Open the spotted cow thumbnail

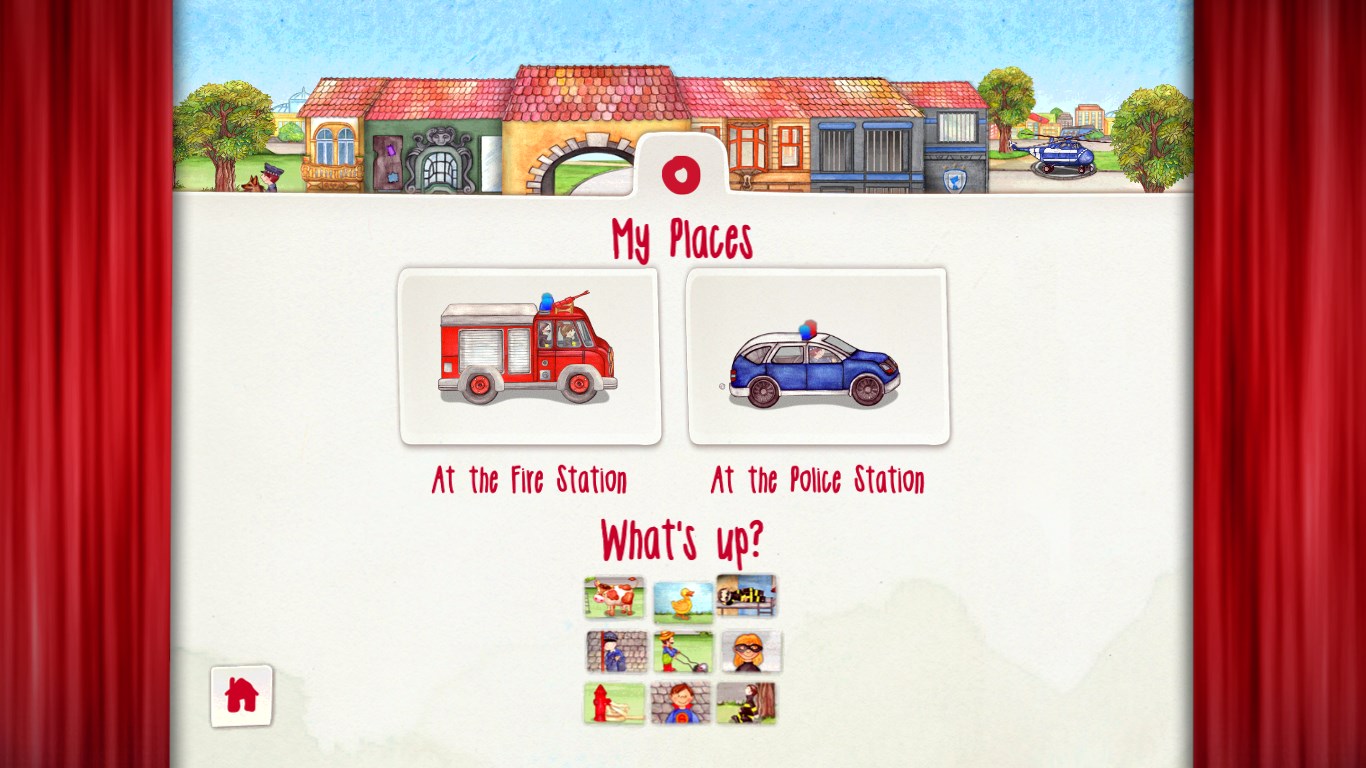[x=614, y=597]
